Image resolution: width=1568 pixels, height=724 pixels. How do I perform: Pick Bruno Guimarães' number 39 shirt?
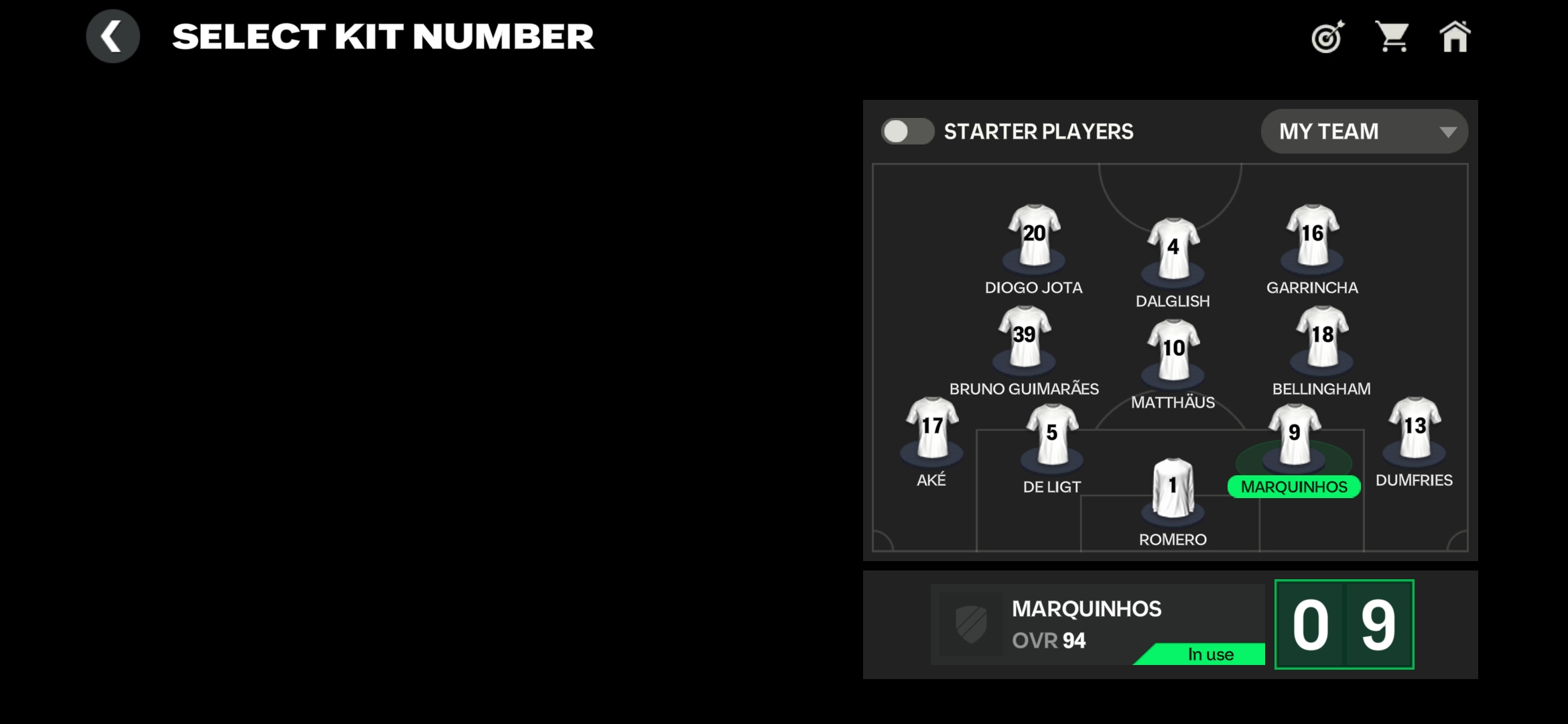tap(1024, 336)
